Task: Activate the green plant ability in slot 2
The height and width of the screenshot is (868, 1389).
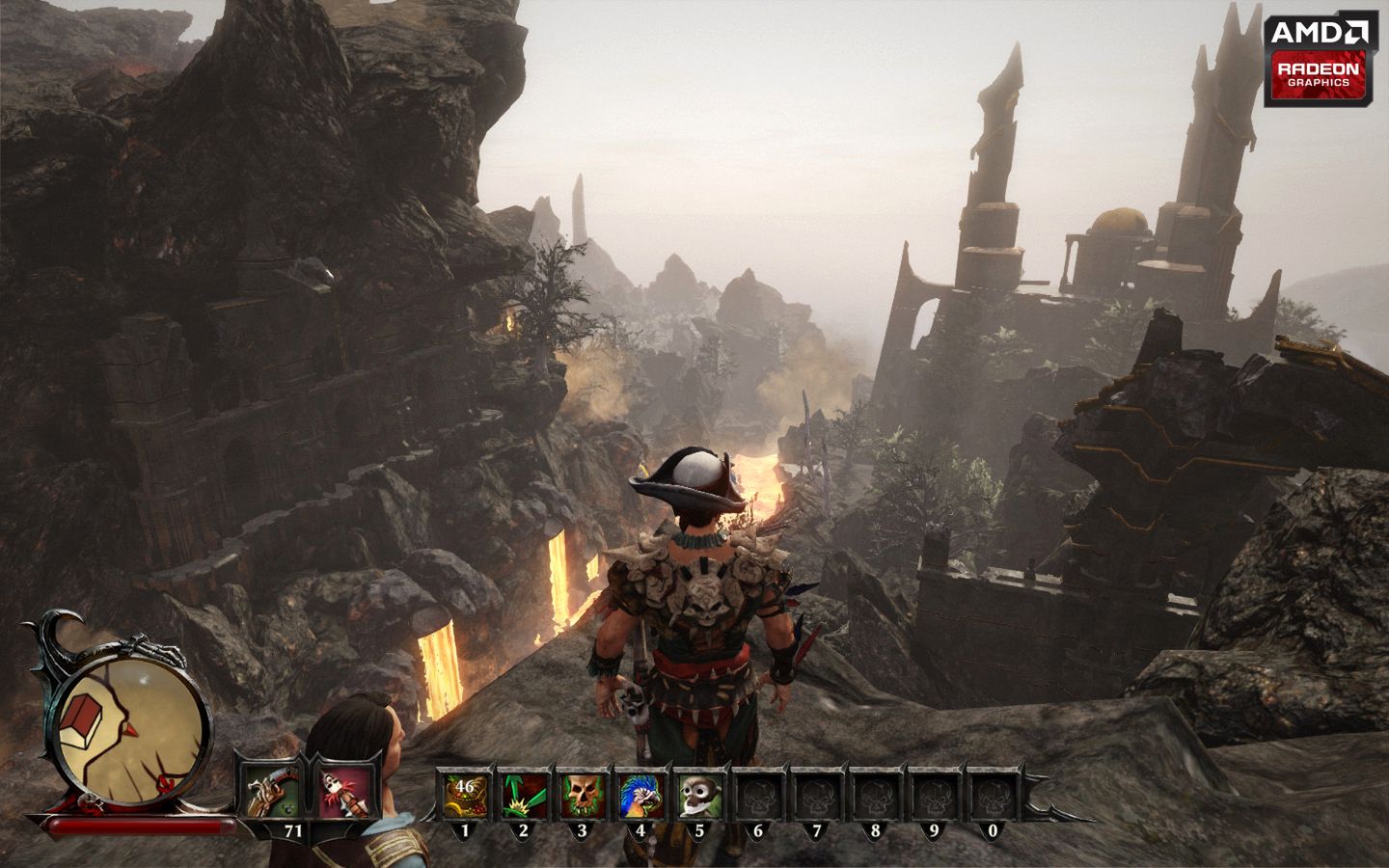Action: point(524,797)
